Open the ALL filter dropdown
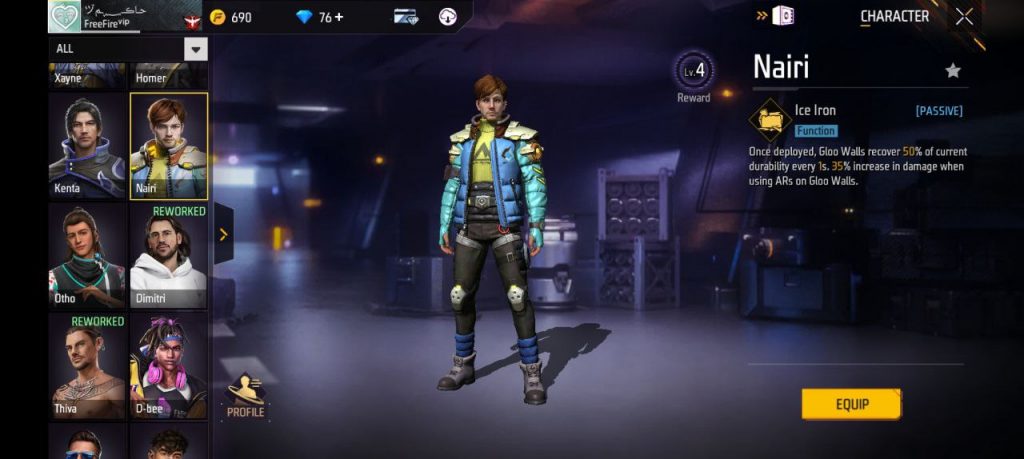1024x459 pixels. (x=196, y=48)
